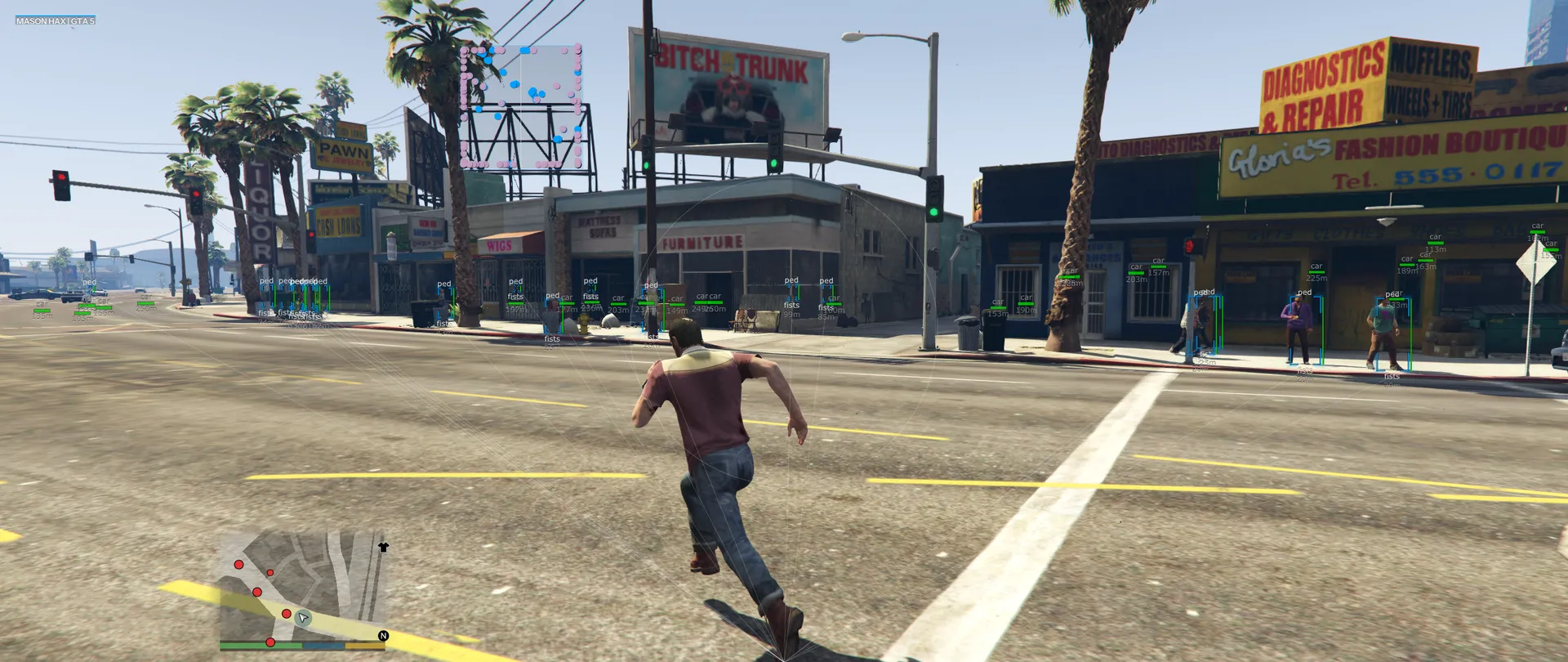Click the player arrow in the minimap
The image size is (1568, 662).
coord(303,618)
